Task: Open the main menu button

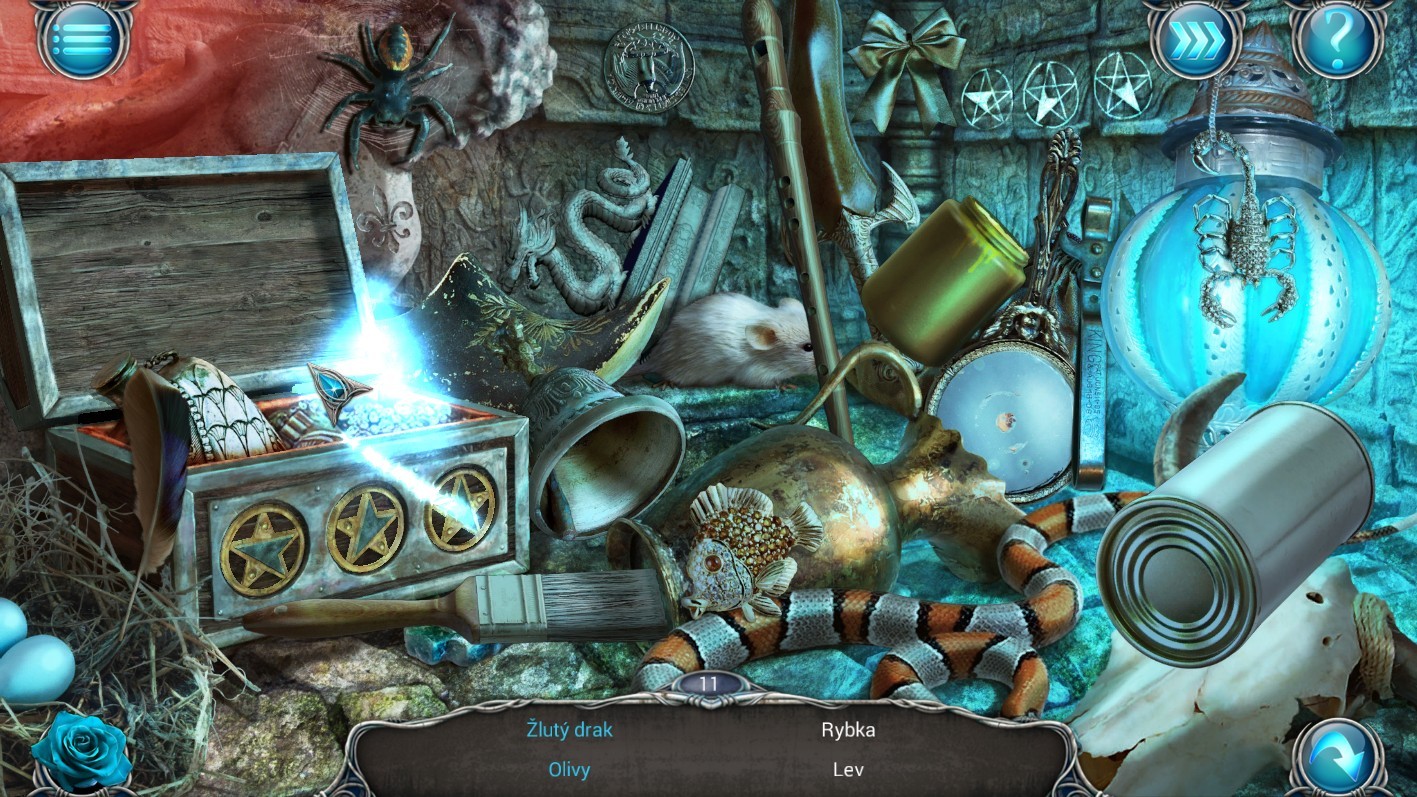Action: (x=83, y=39)
